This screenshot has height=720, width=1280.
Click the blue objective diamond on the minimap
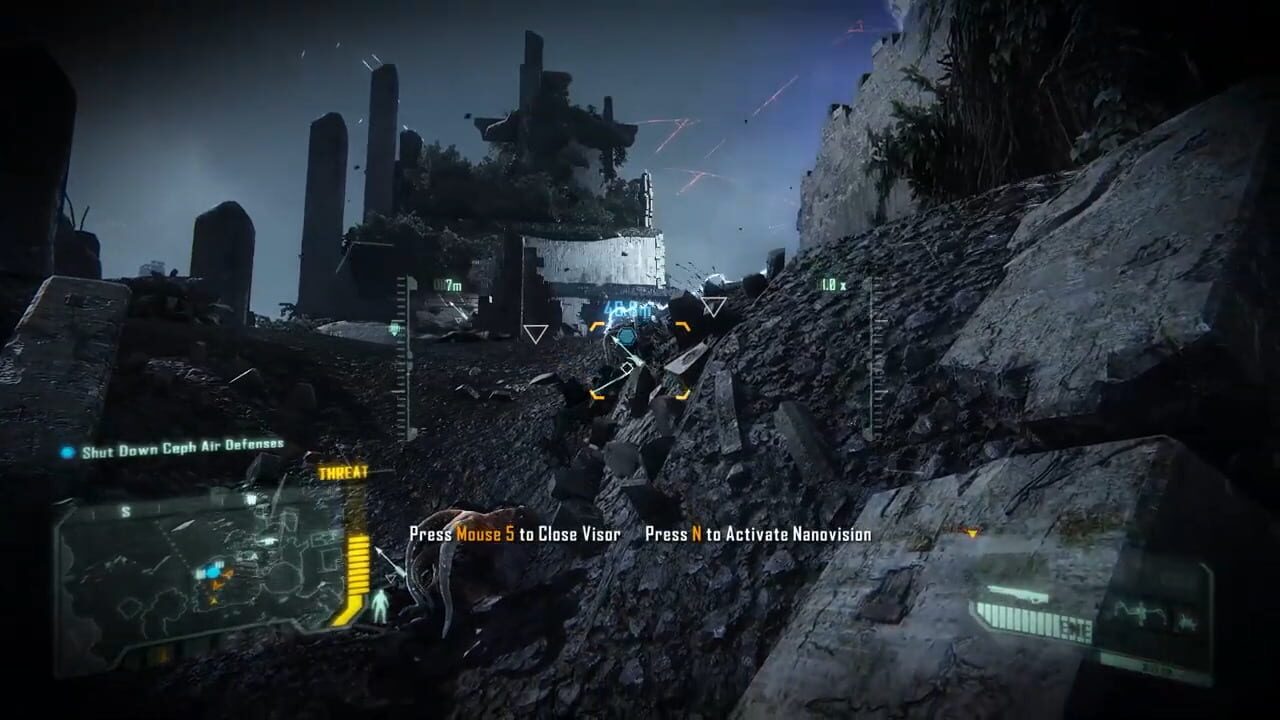coord(211,571)
